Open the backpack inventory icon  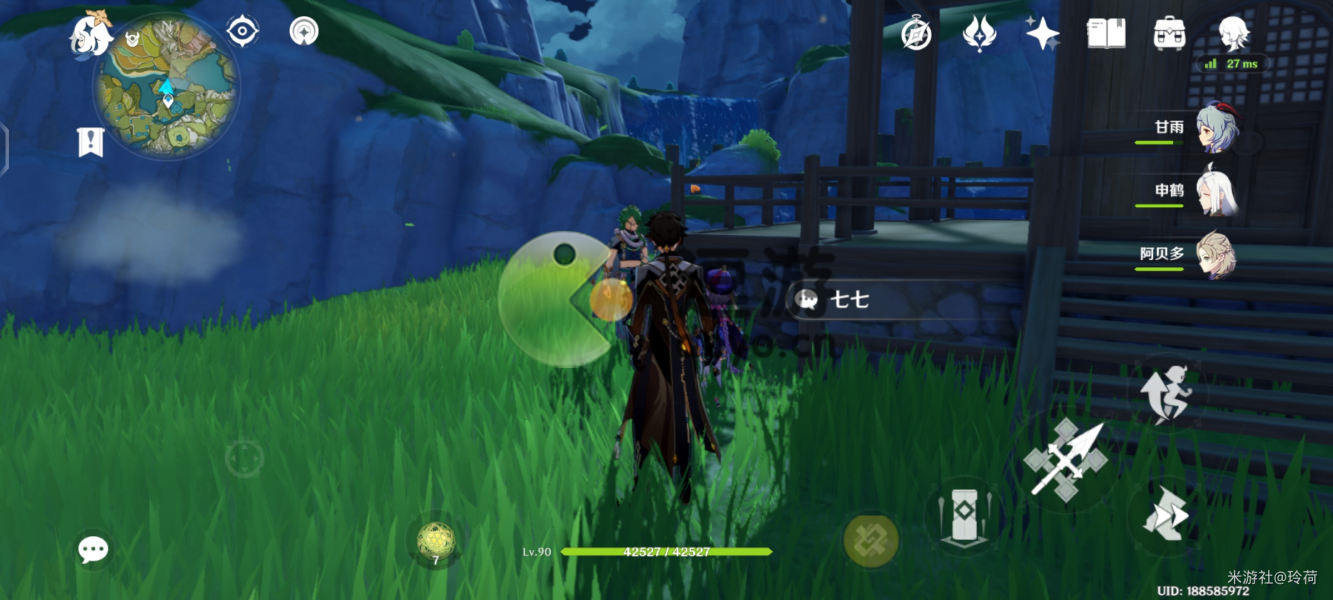1169,33
